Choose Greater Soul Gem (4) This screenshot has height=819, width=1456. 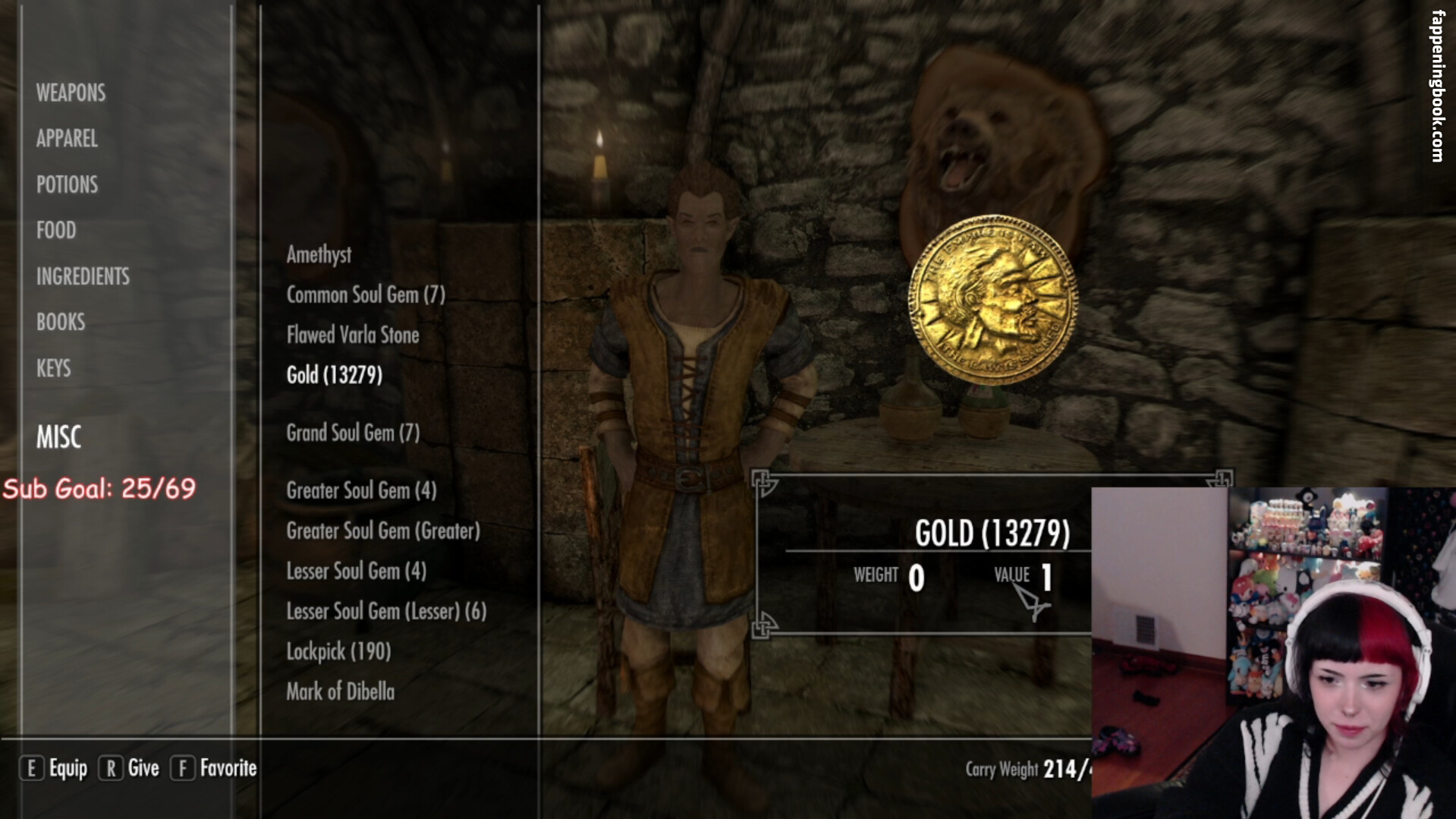360,490
